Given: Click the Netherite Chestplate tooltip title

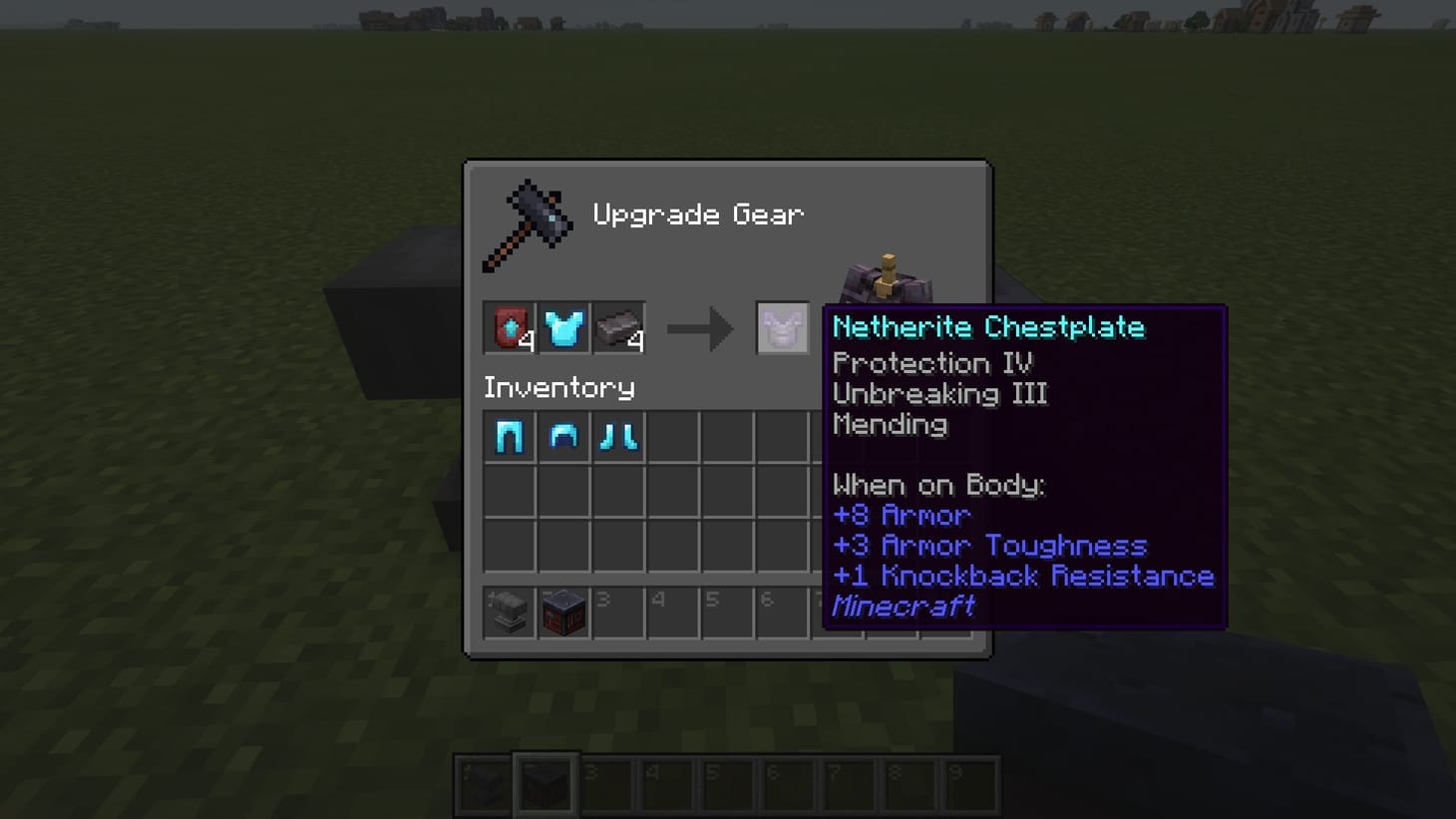Looking at the screenshot, I should pos(990,326).
